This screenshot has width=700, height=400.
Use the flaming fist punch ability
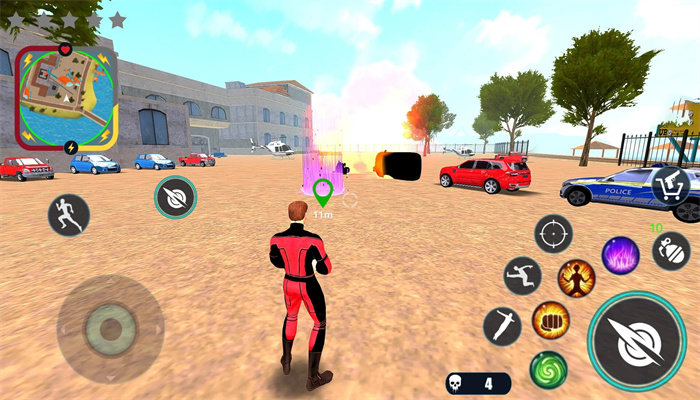coord(551,320)
